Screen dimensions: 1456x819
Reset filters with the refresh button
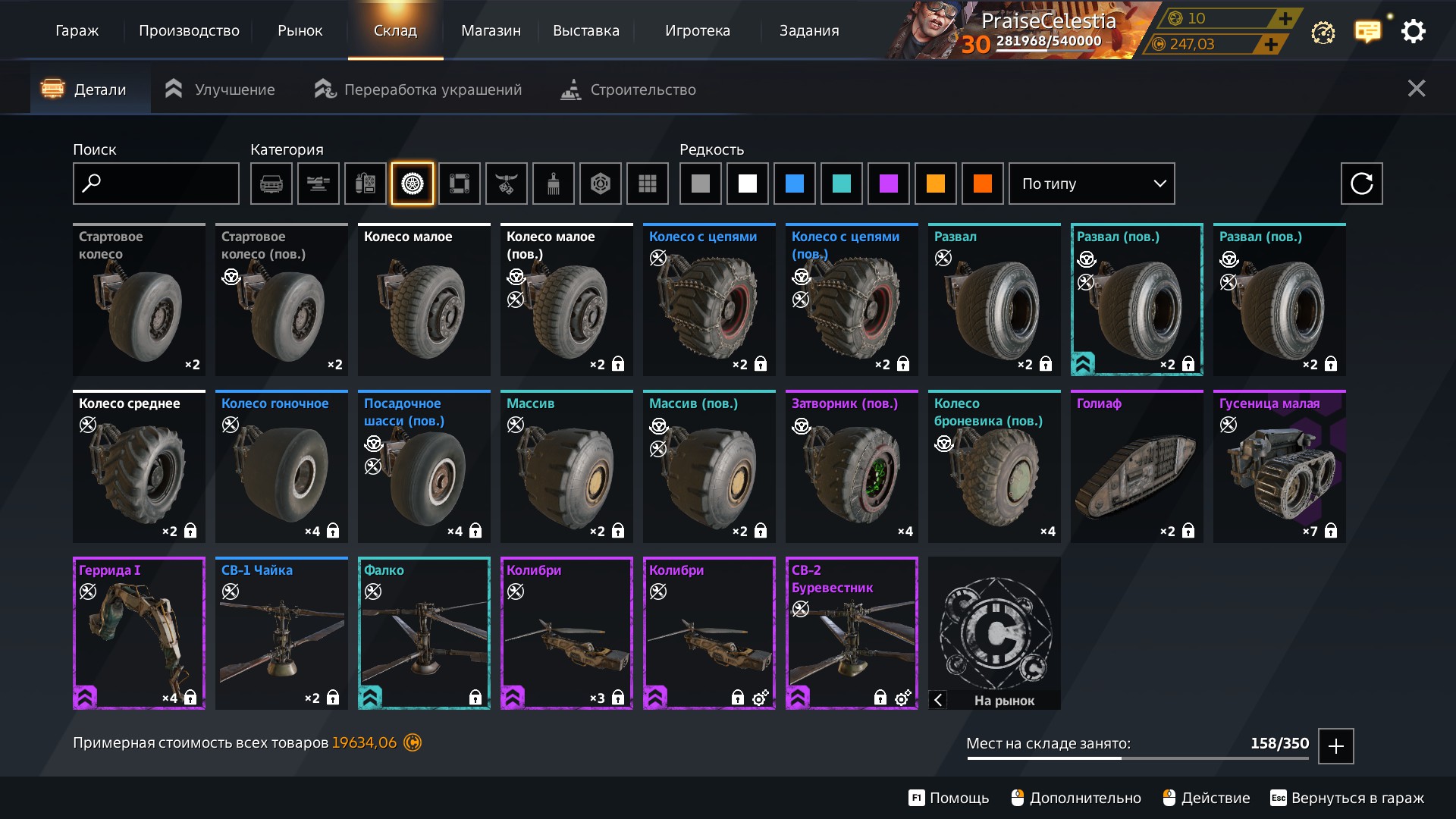1361,184
